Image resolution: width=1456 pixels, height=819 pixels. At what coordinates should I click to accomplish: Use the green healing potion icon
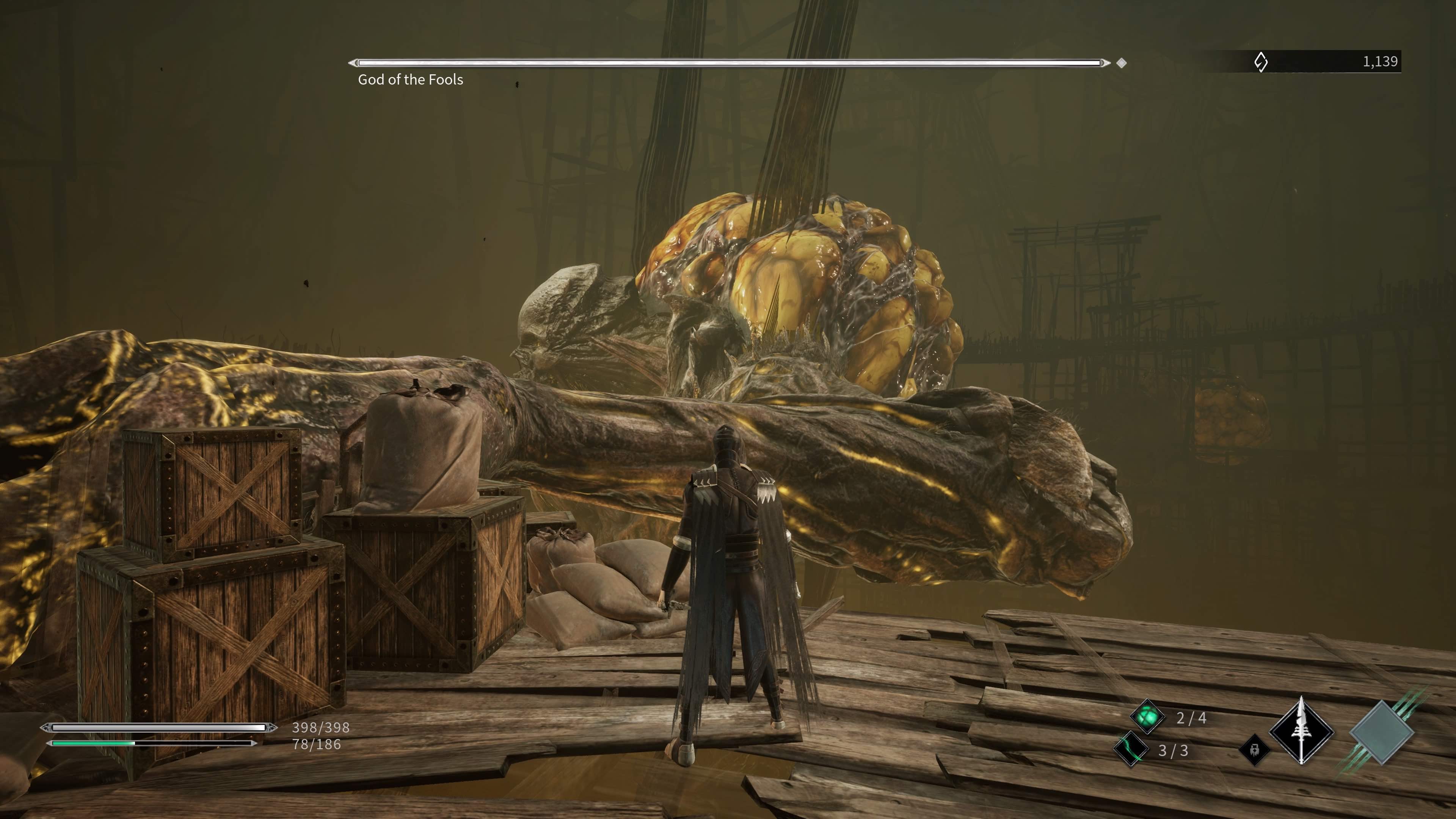point(1147,717)
